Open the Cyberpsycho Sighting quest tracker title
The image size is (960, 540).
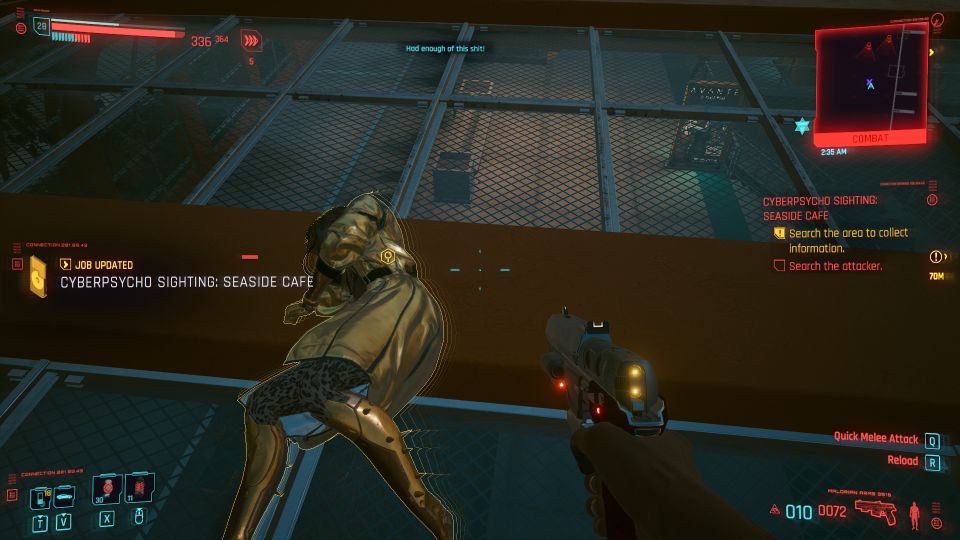(x=820, y=208)
